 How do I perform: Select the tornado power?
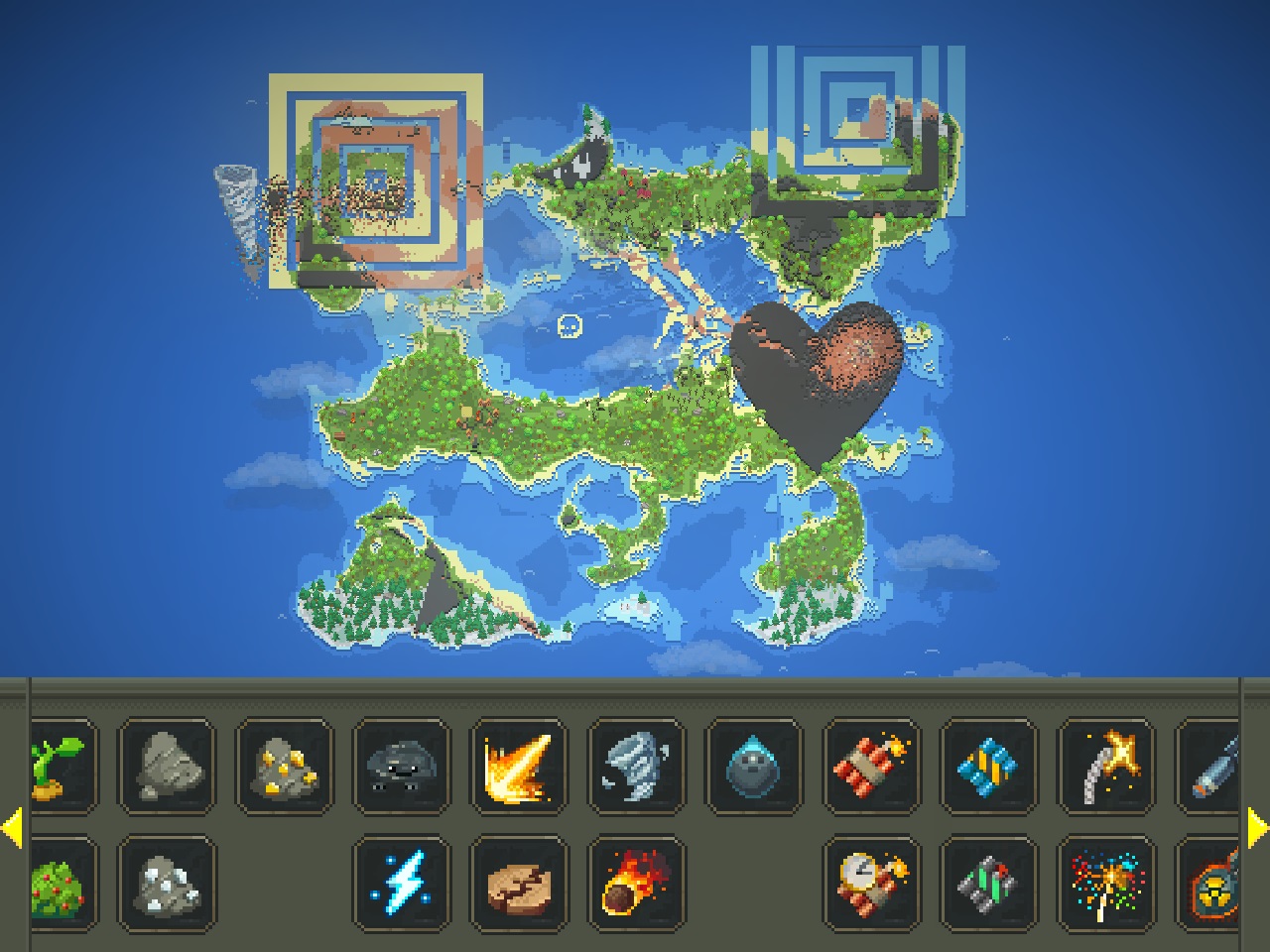click(637, 768)
